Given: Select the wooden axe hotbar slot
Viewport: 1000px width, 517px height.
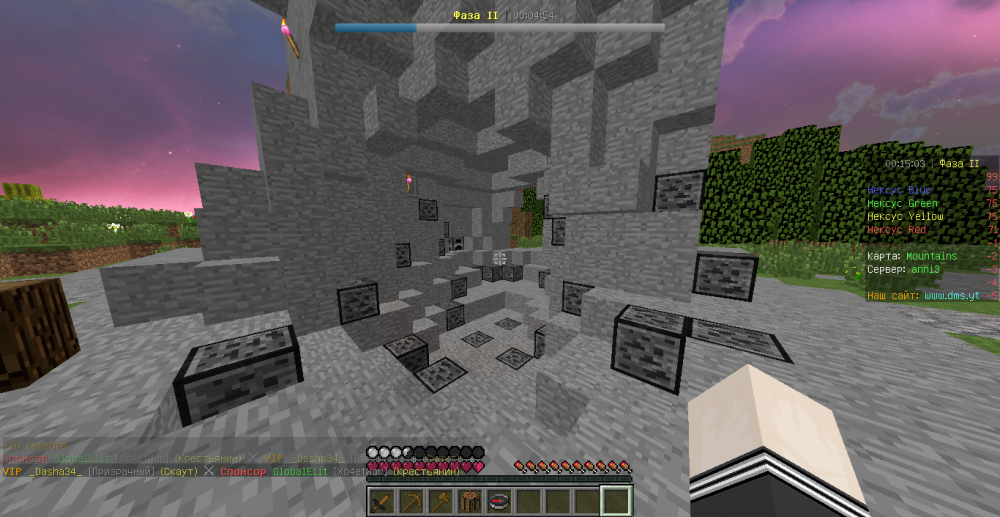Looking at the screenshot, I should click(x=440, y=501).
